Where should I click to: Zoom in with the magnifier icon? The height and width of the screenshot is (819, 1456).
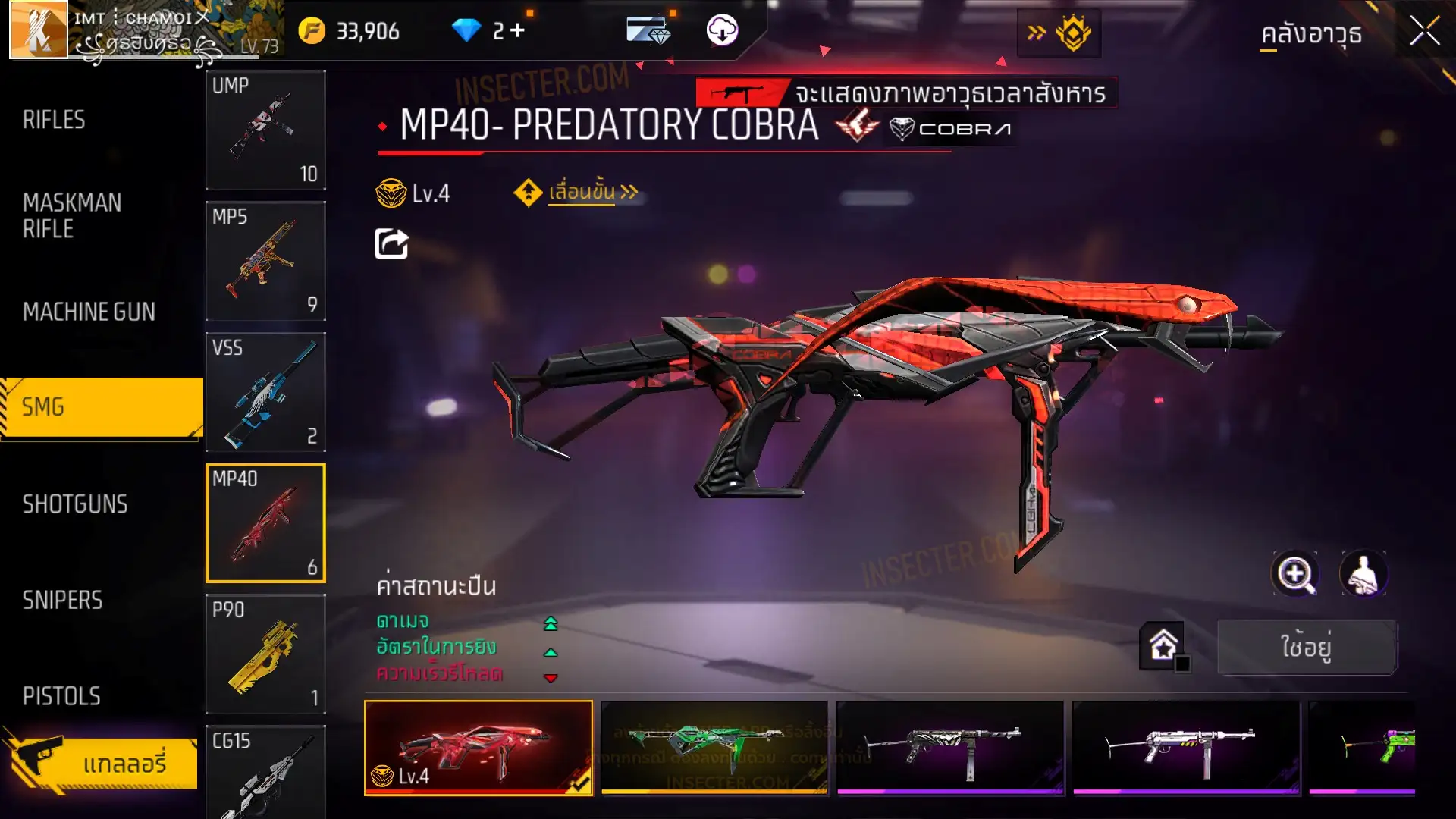pos(1294,574)
